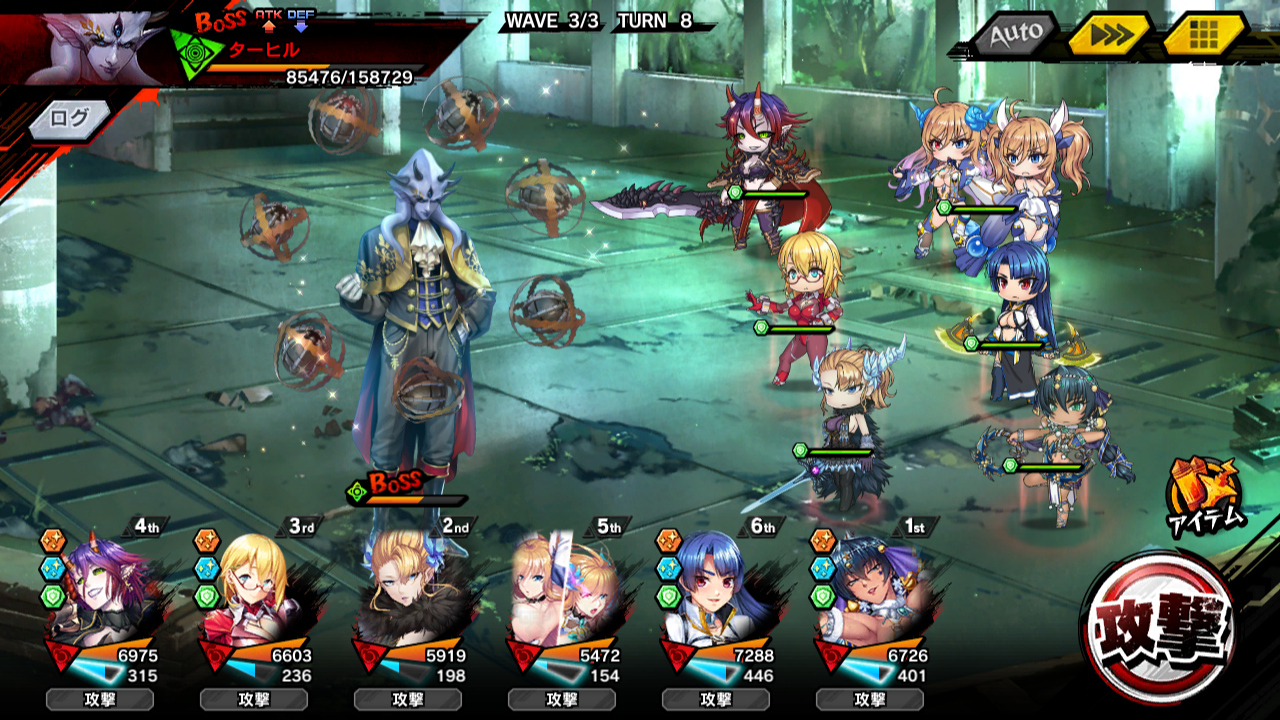Screen dimensions: 1280x720
Task: Click 攻撃 label under the 7288 HP card
Action: tap(716, 699)
